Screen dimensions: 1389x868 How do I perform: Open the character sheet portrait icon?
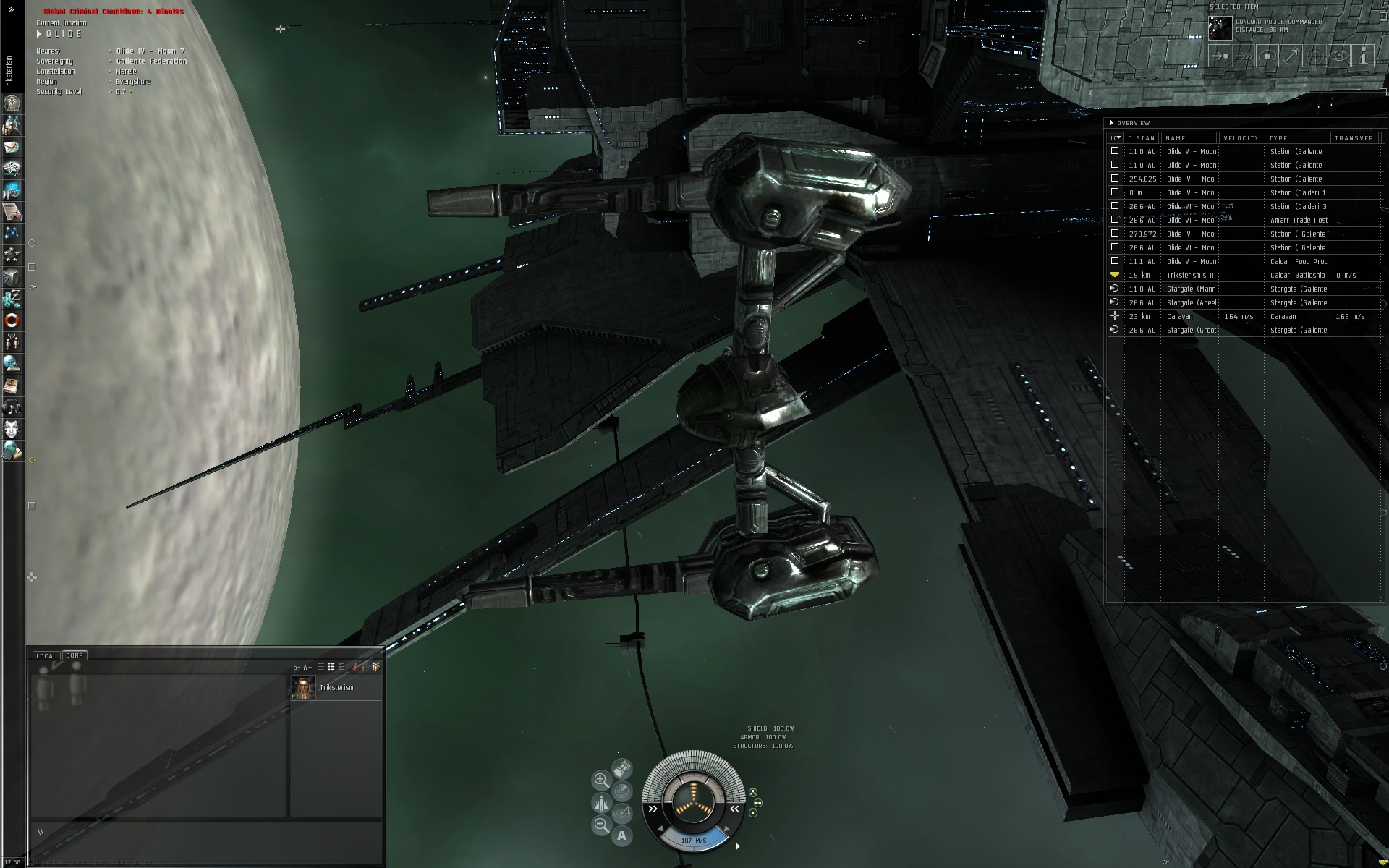coord(12,104)
